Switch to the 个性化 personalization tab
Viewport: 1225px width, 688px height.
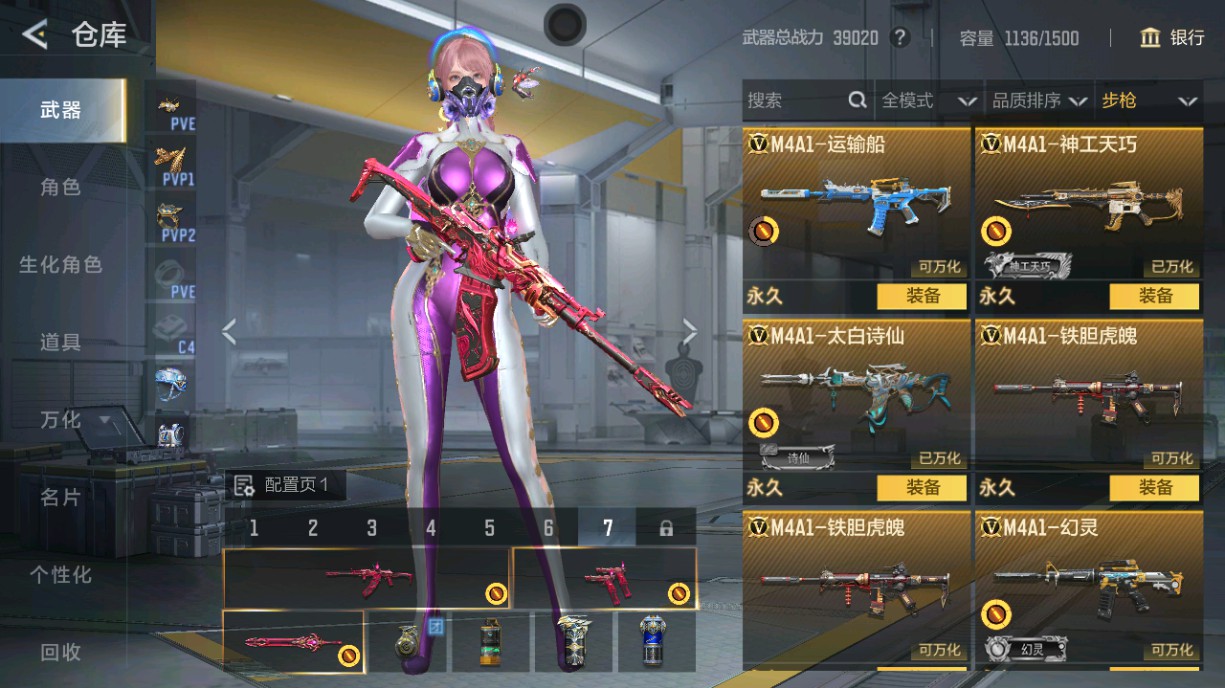click(x=60, y=575)
